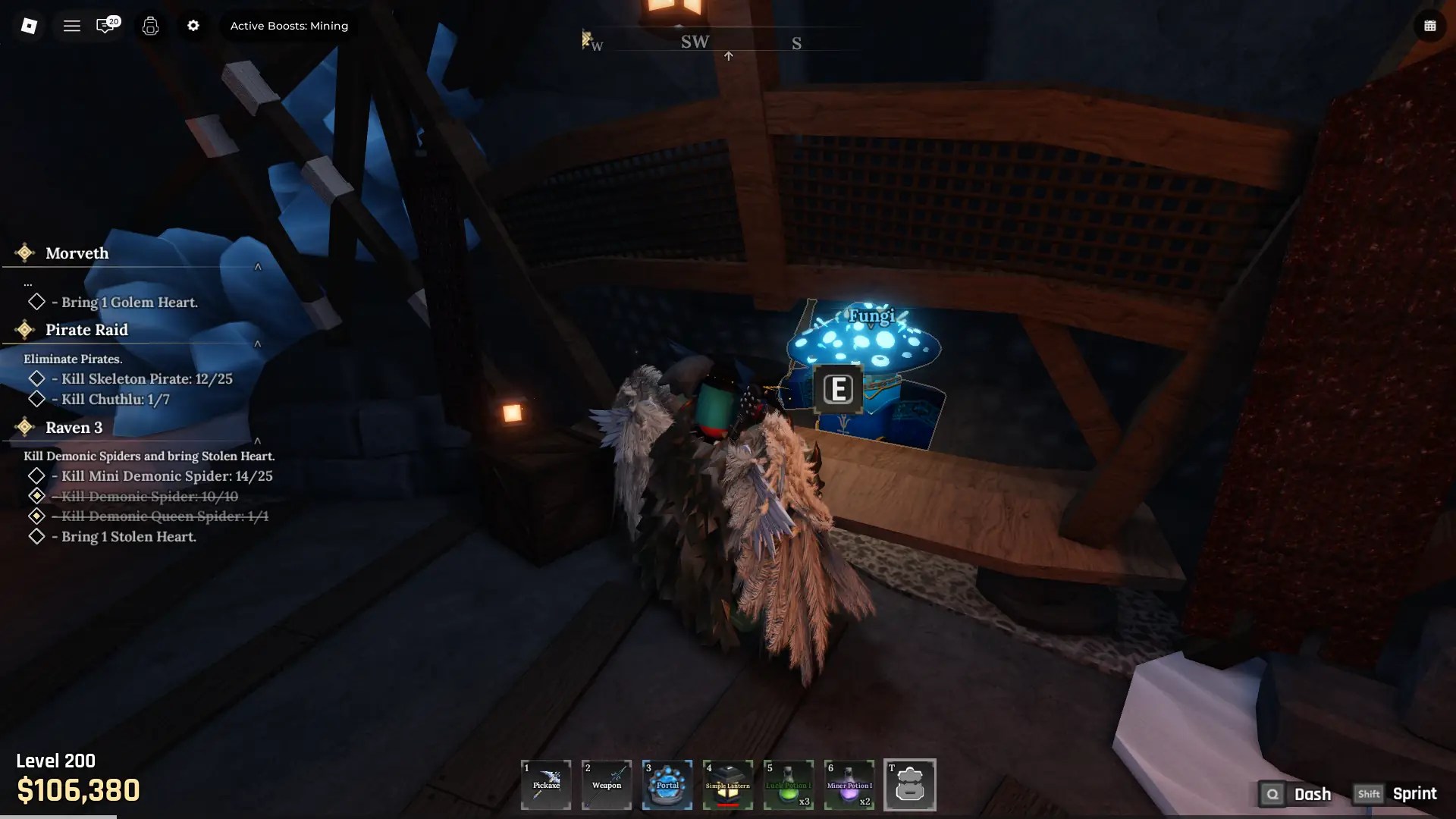The image size is (1456, 819).
Task: Open the calendar event icon at top right
Action: 1430,25
